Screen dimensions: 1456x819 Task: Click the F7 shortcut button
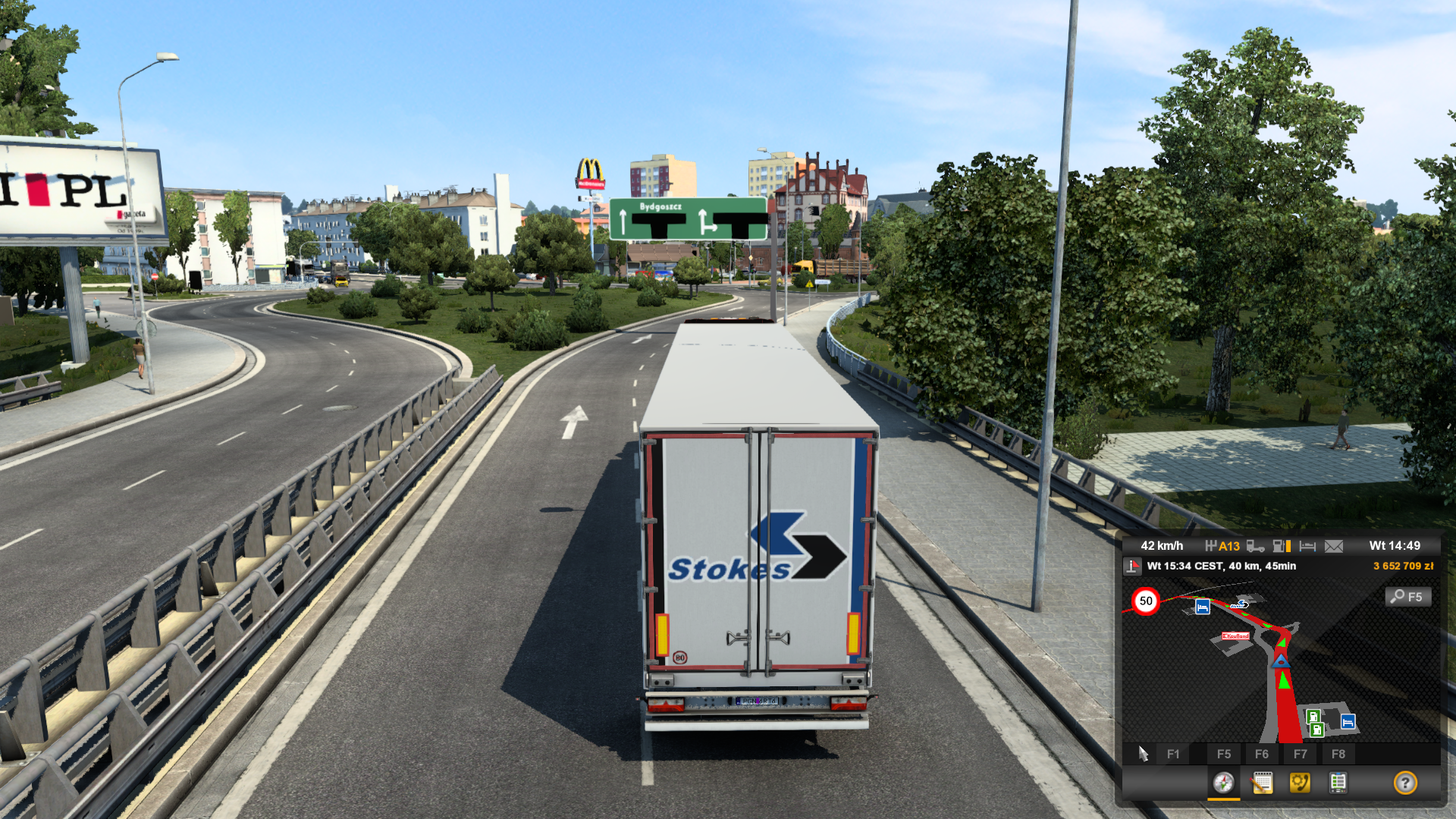(x=1301, y=754)
